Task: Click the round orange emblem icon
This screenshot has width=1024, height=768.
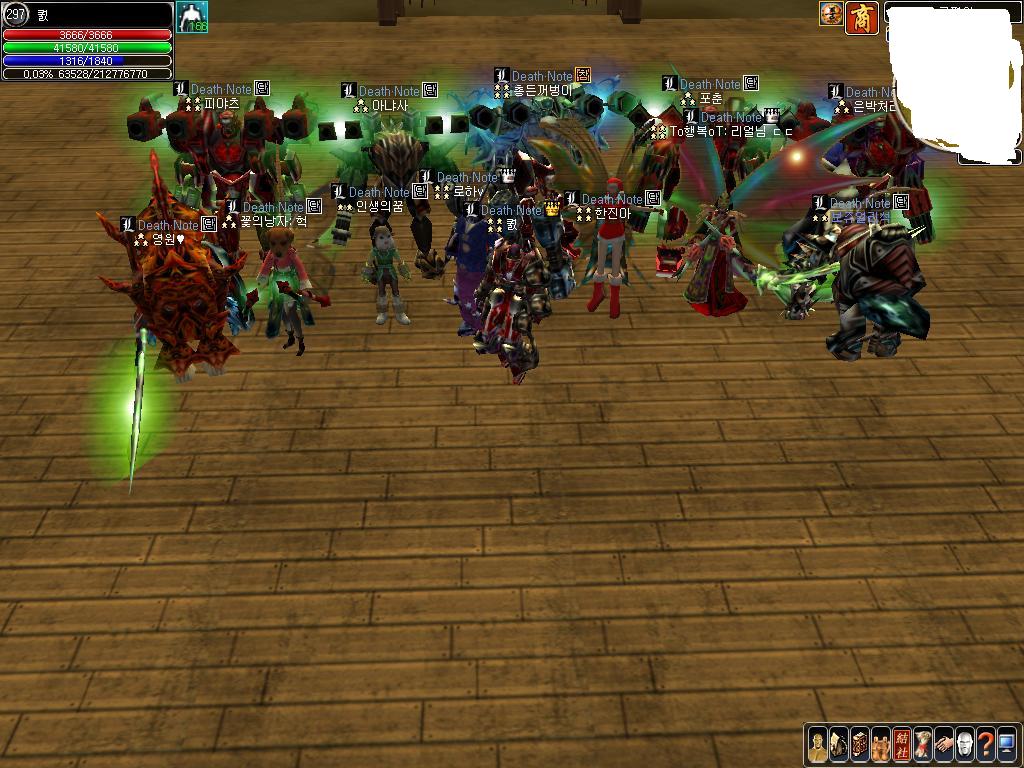Action: pos(831,14)
